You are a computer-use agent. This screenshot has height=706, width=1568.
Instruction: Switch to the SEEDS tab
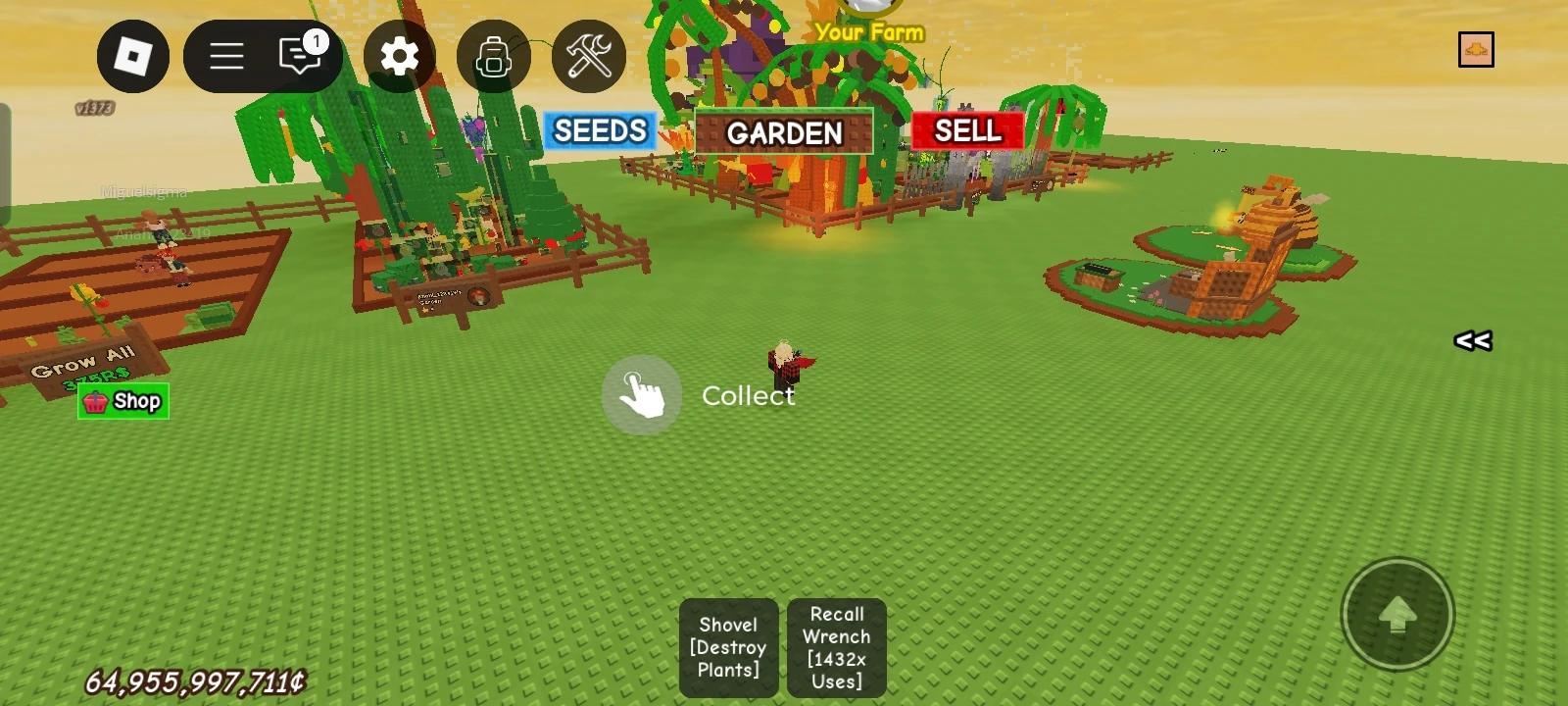click(x=599, y=129)
